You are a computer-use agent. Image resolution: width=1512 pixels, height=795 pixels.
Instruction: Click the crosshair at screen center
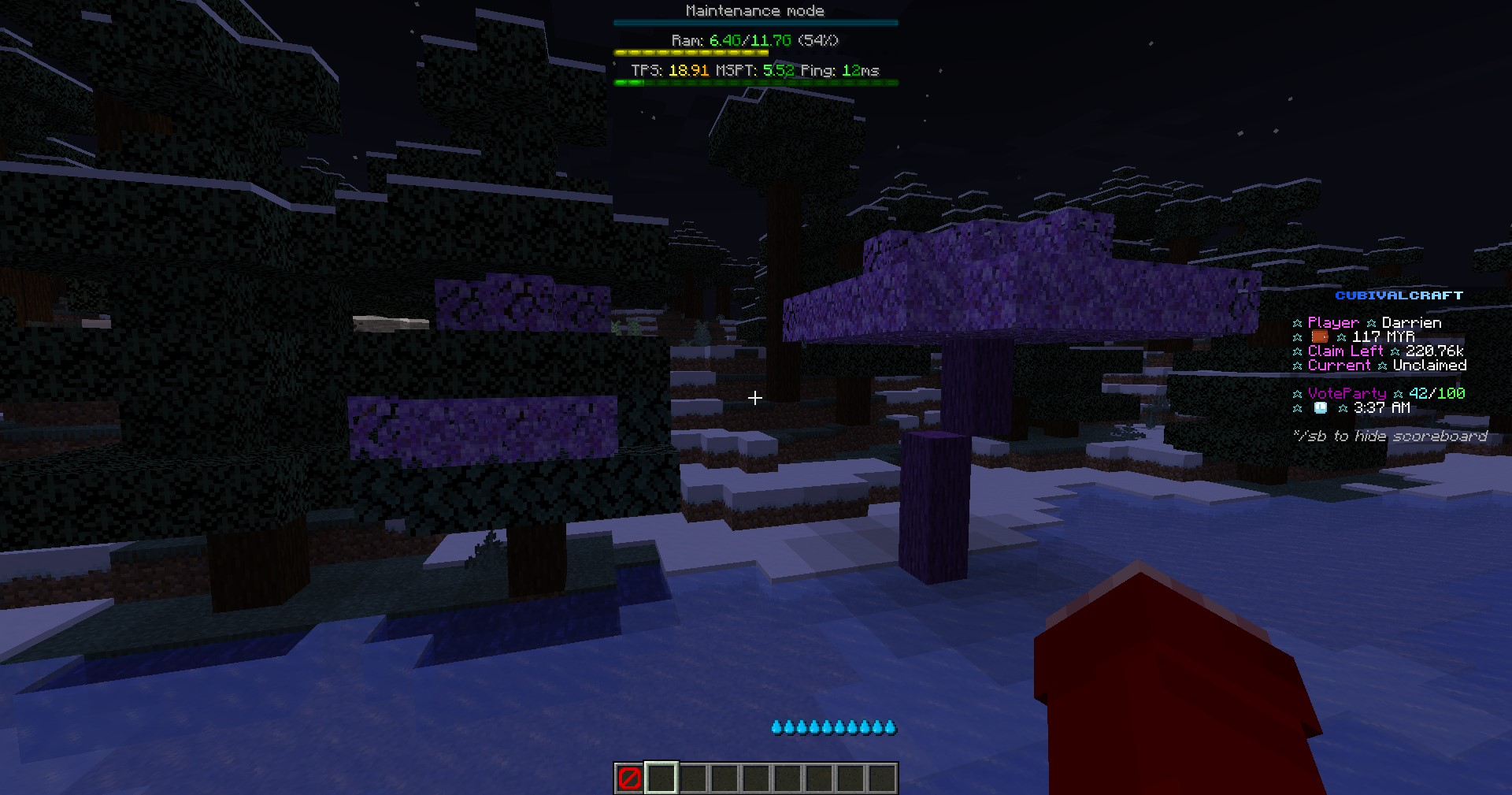click(754, 398)
